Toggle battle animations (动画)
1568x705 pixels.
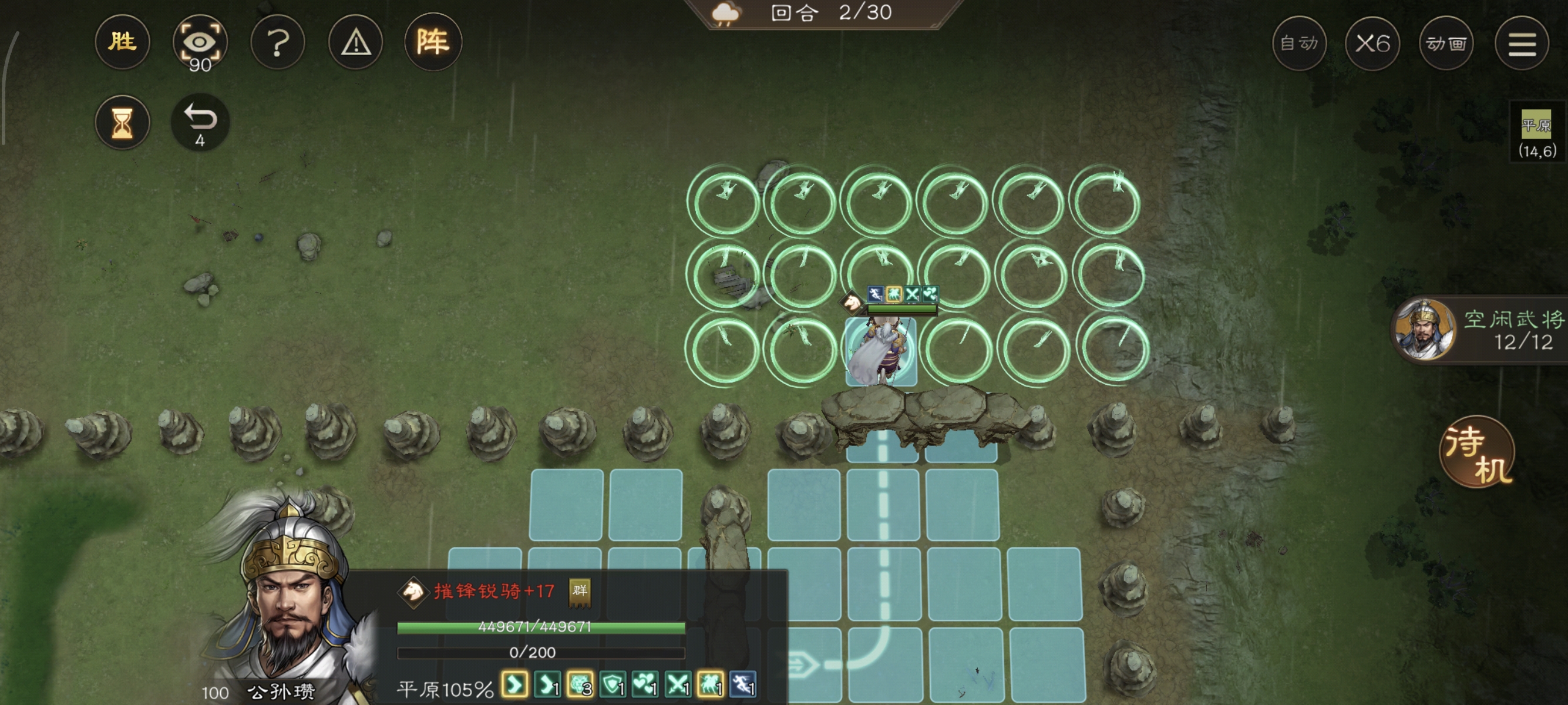[x=1446, y=43]
